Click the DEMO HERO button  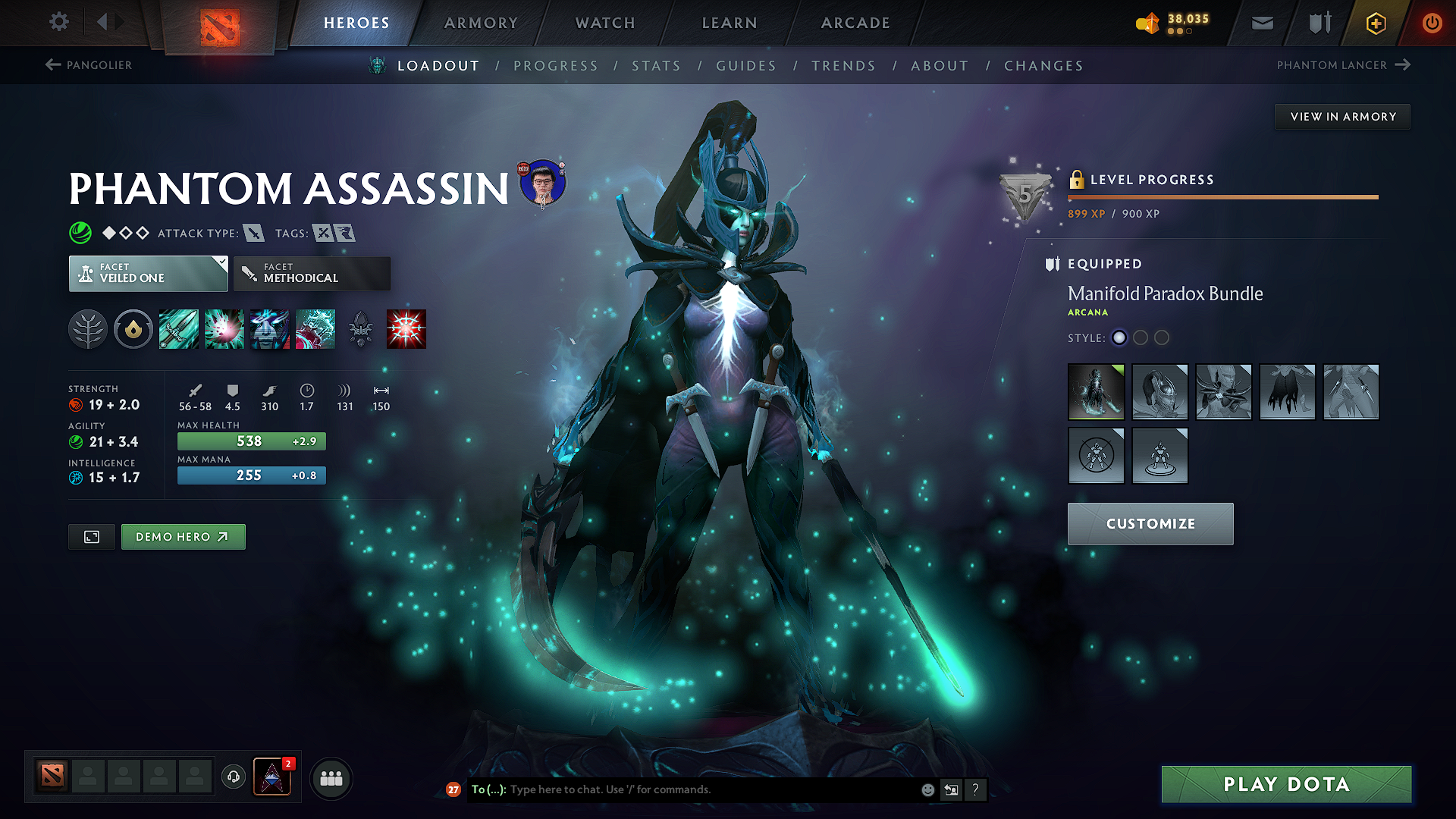pos(183,536)
